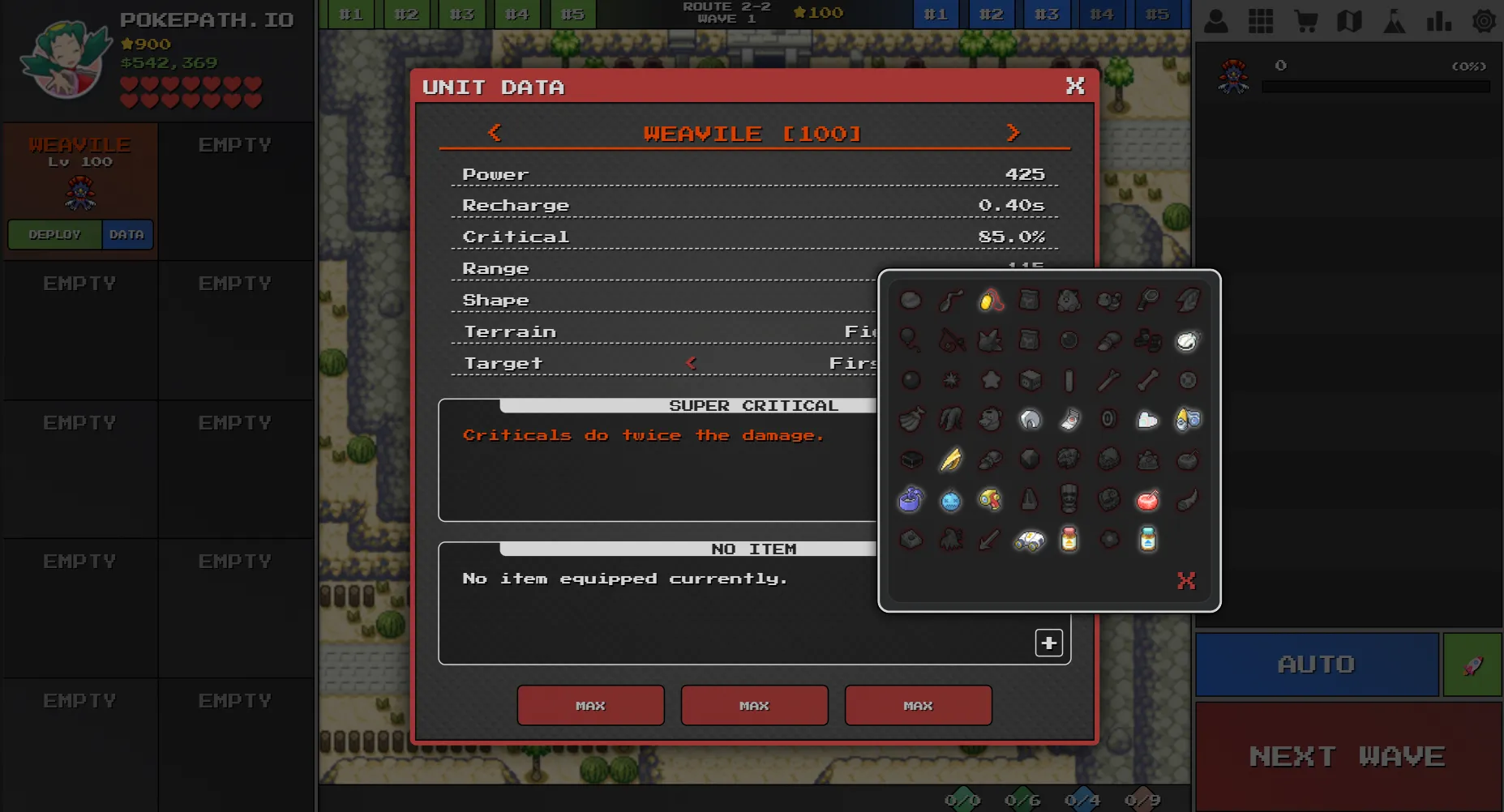The width and height of the screenshot is (1504, 812).
Task: Click the middle MAX button
Action: 754,705
